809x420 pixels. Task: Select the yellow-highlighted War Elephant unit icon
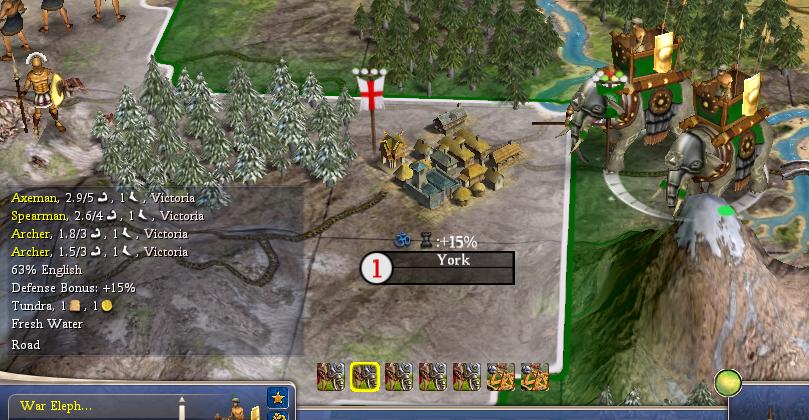(x=365, y=376)
